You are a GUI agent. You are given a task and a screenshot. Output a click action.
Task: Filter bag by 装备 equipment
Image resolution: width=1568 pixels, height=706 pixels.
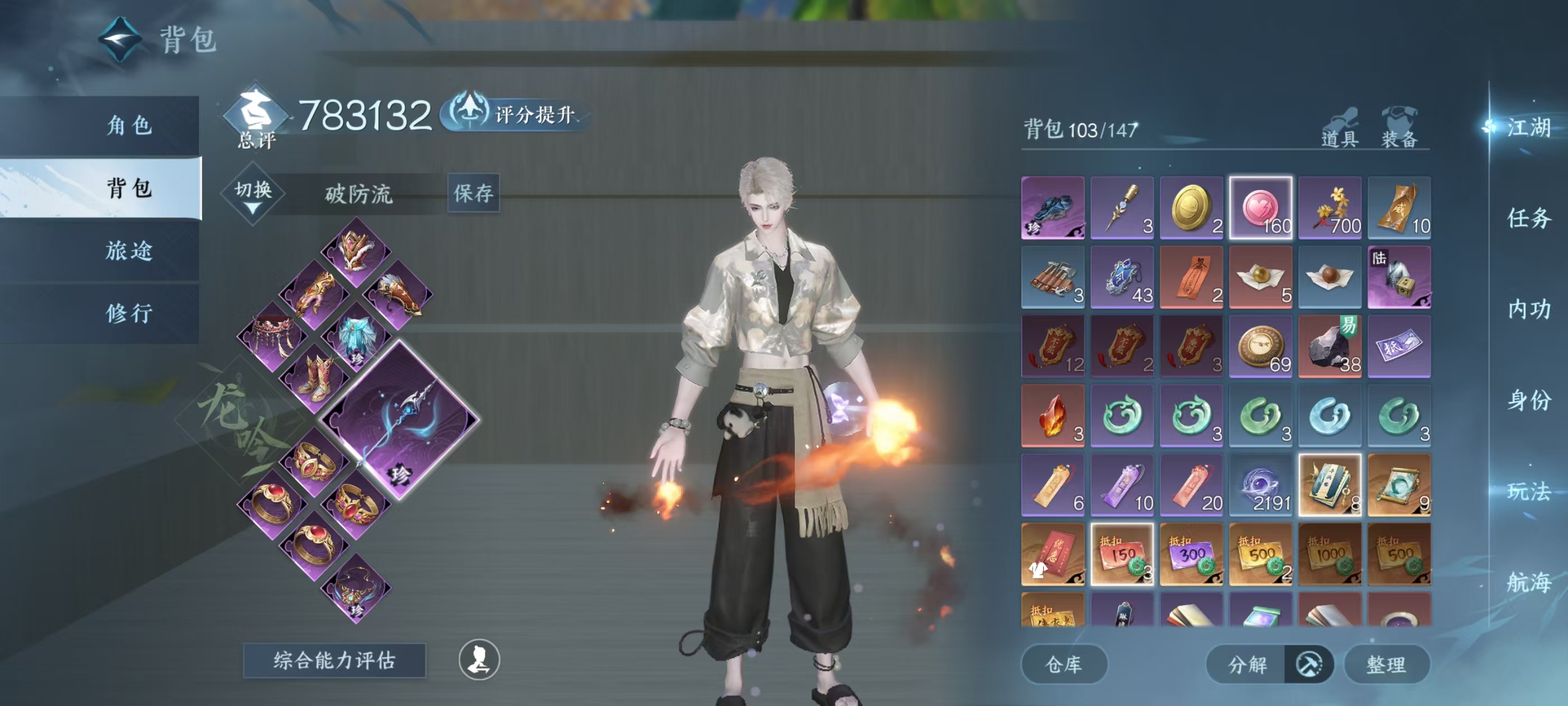1399,129
